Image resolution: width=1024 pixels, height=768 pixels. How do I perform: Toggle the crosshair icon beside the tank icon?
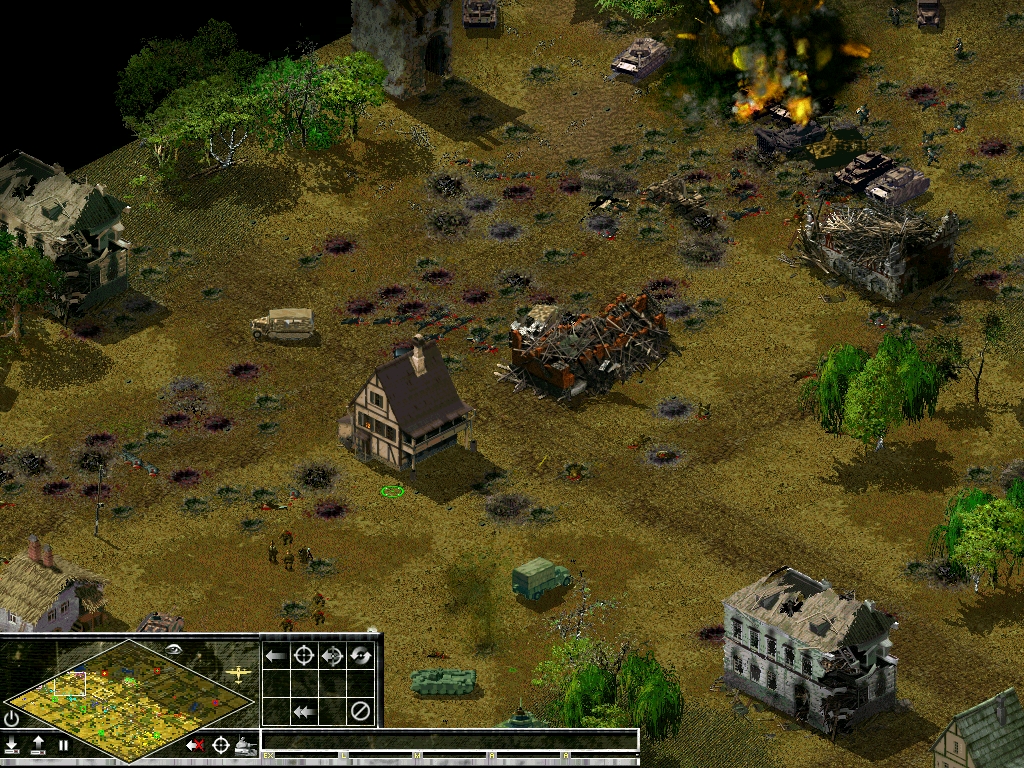220,745
